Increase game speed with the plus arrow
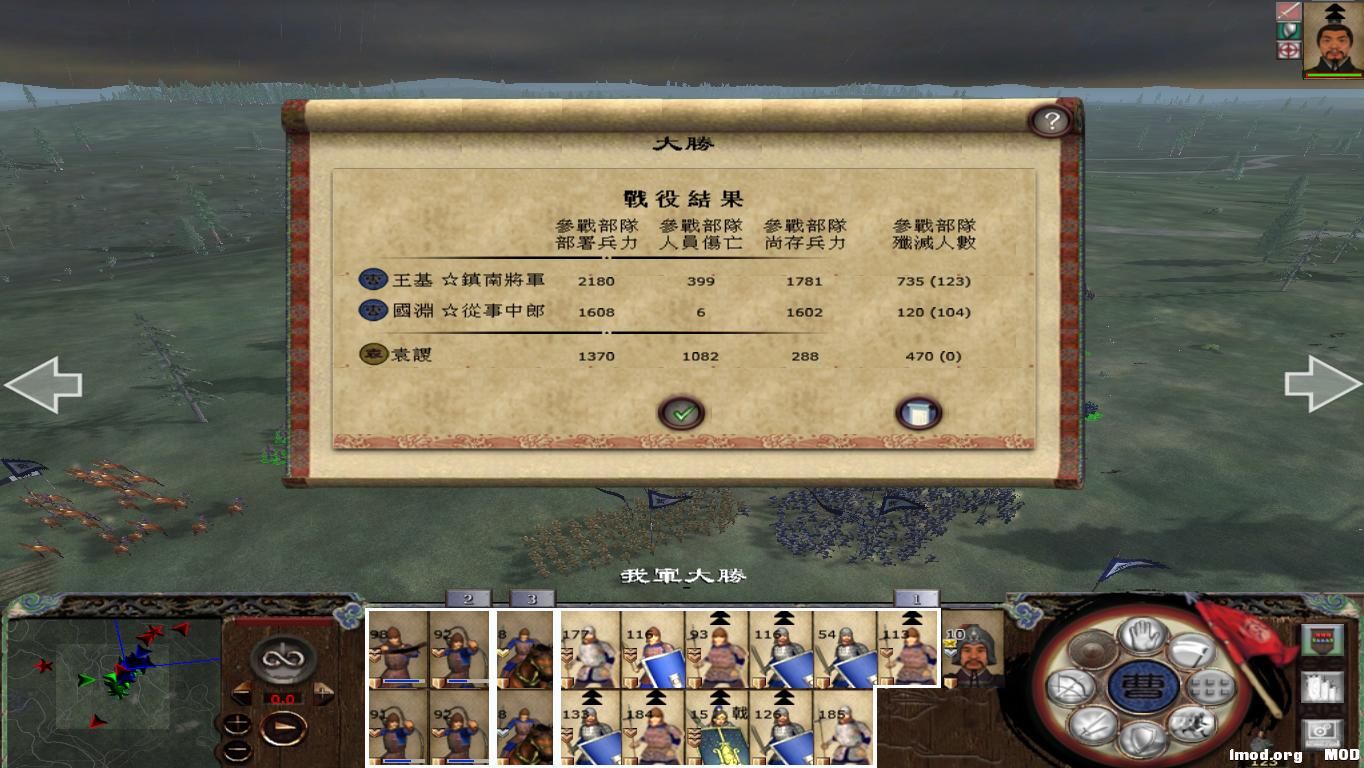 [x=323, y=693]
